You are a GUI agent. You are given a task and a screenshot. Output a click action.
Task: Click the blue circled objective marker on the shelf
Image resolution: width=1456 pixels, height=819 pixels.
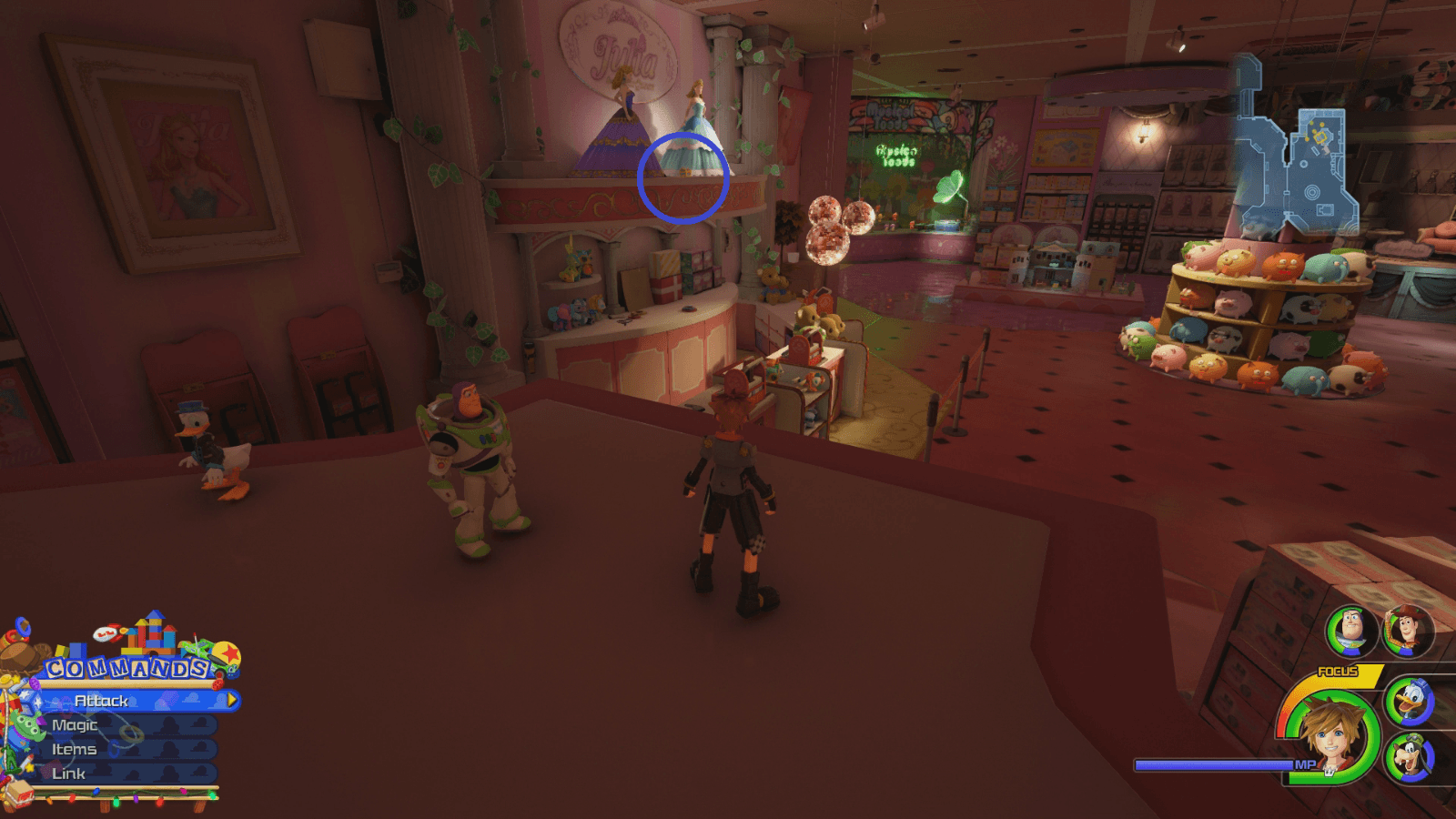[x=683, y=179]
